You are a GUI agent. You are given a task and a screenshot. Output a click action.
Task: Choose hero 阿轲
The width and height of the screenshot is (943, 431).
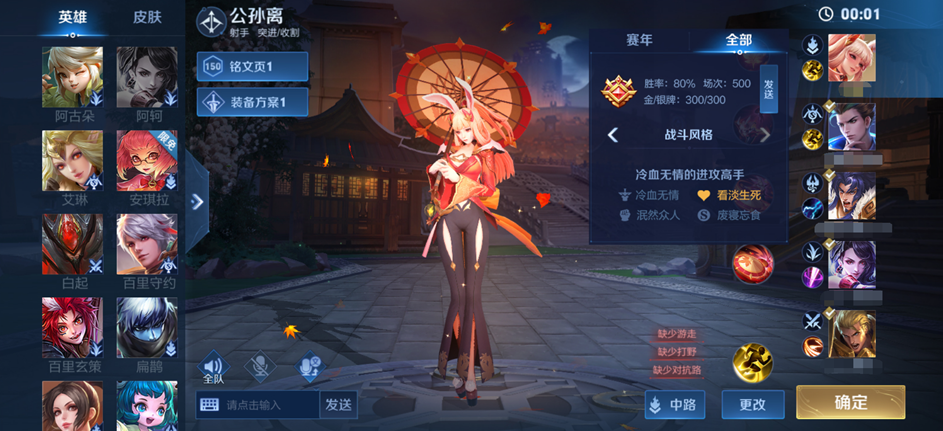point(147,76)
